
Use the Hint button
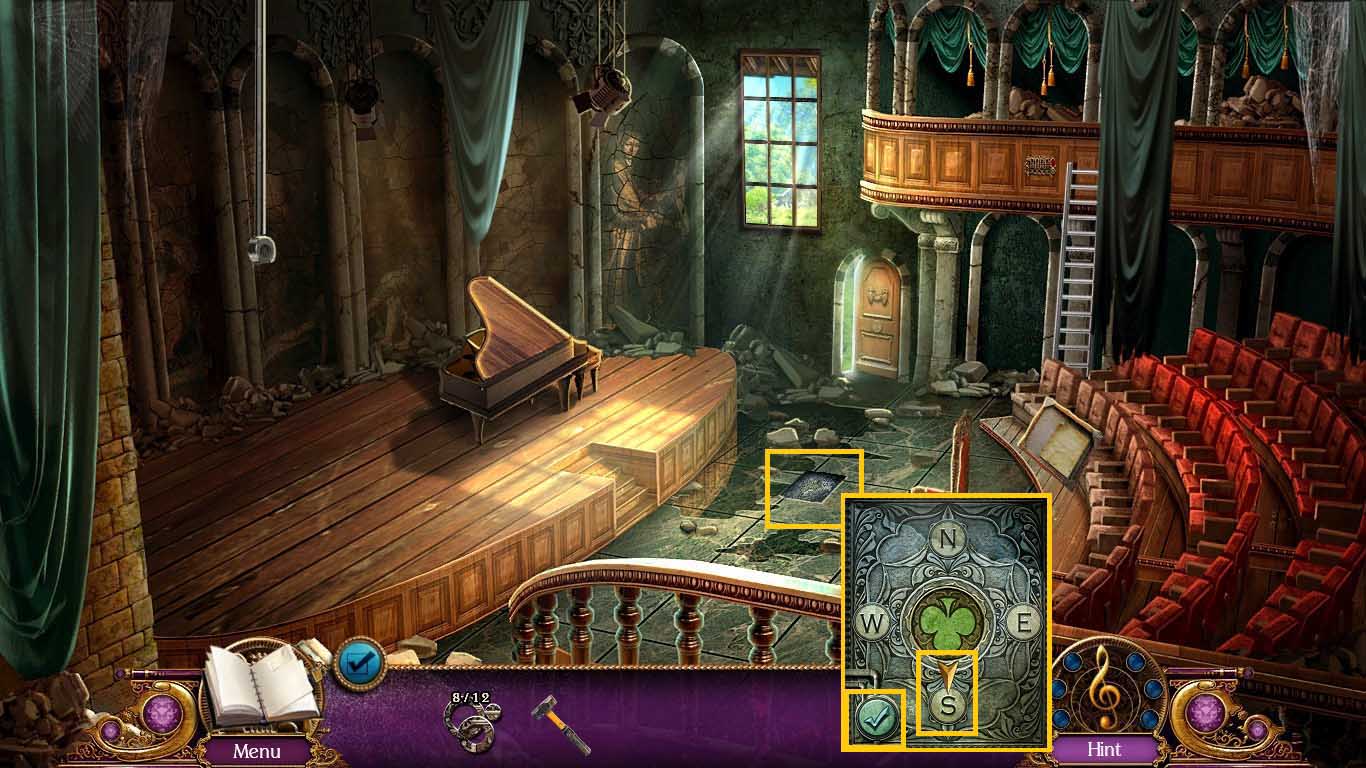click(1104, 749)
